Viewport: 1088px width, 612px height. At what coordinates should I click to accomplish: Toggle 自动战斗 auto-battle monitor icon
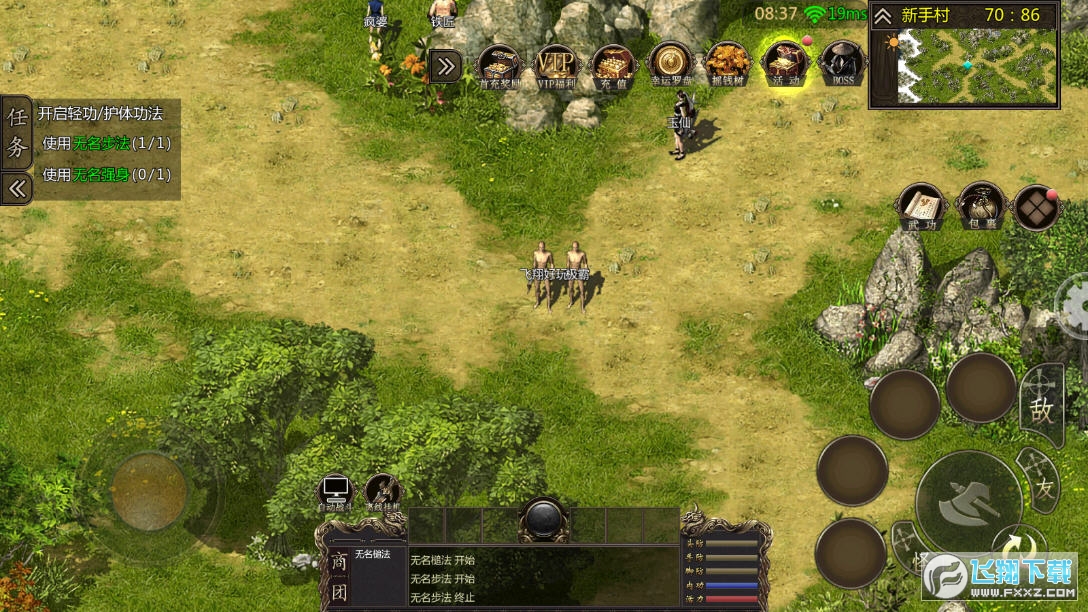tap(336, 491)
